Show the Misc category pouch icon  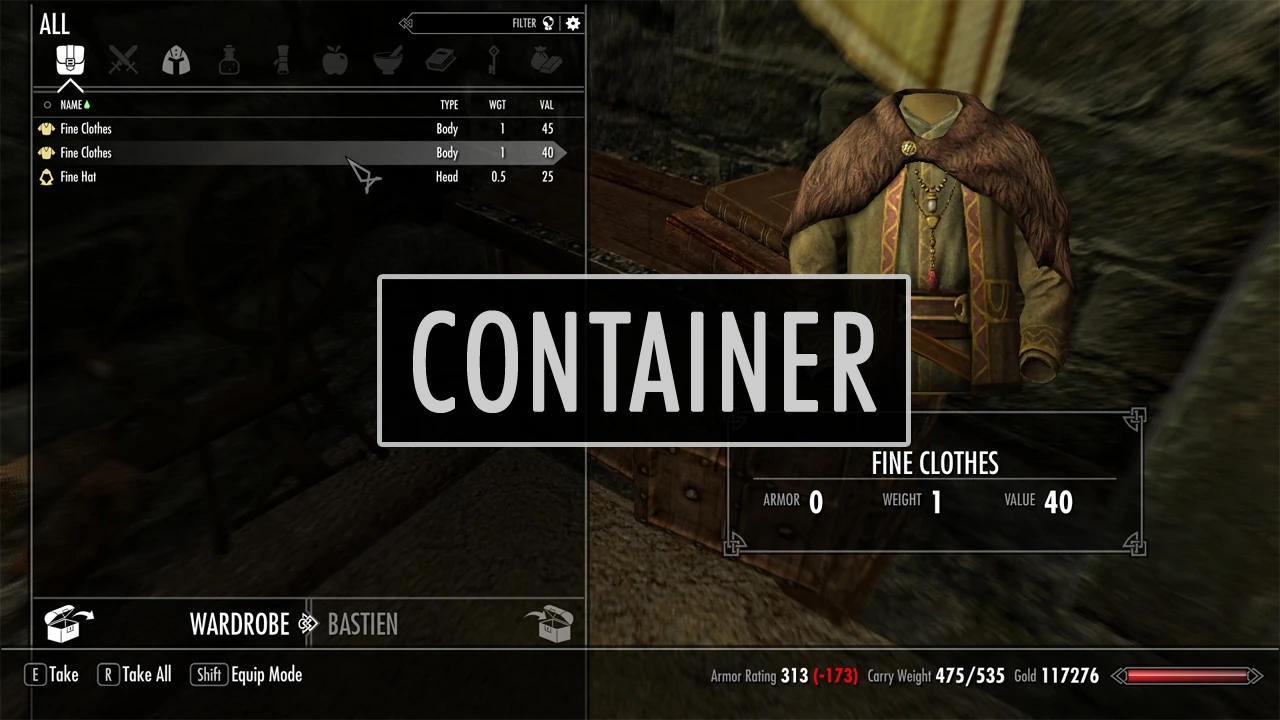(546, 60)
